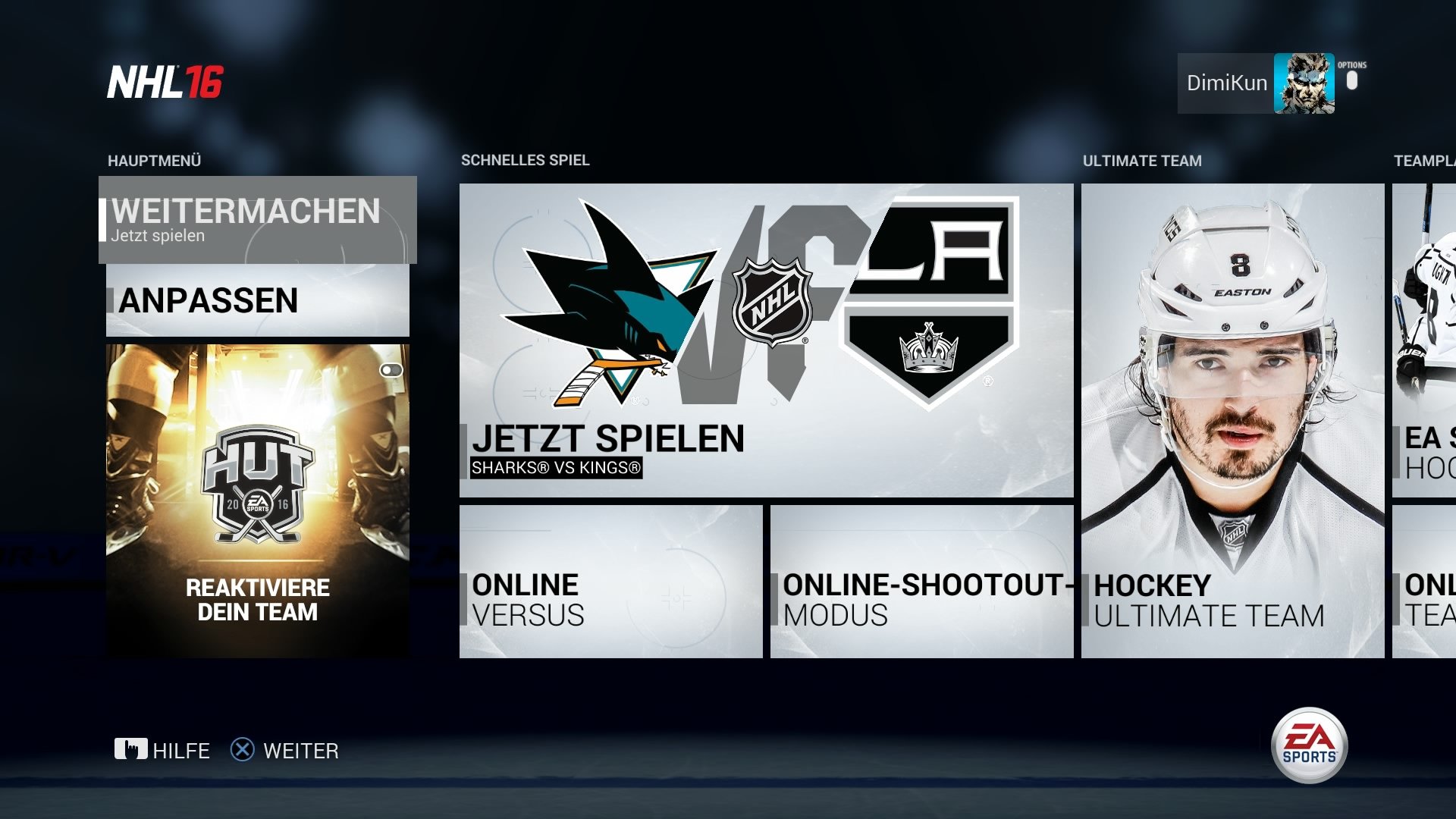Open the DimiKun profile avatar
The height and width of the screenshot is (819, 1456).
coord(1303,83)
